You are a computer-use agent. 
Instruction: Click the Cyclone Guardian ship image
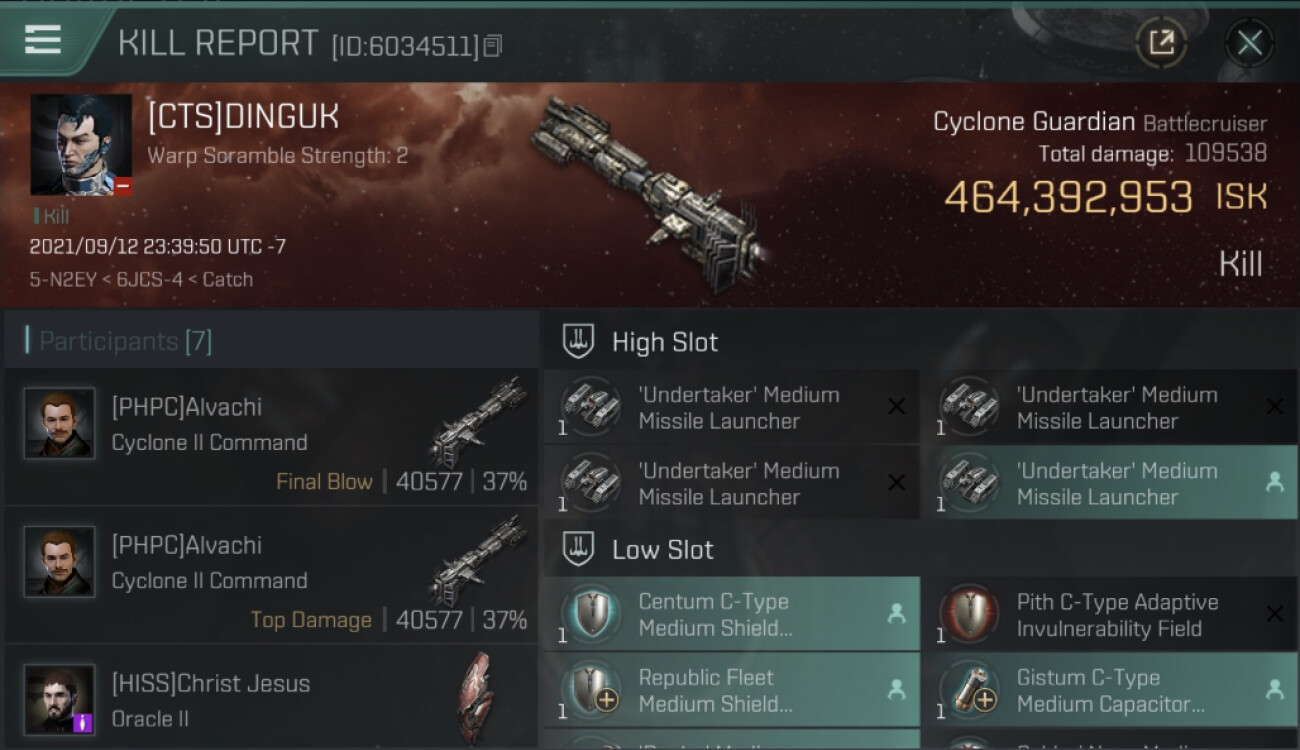pos(650,195)
